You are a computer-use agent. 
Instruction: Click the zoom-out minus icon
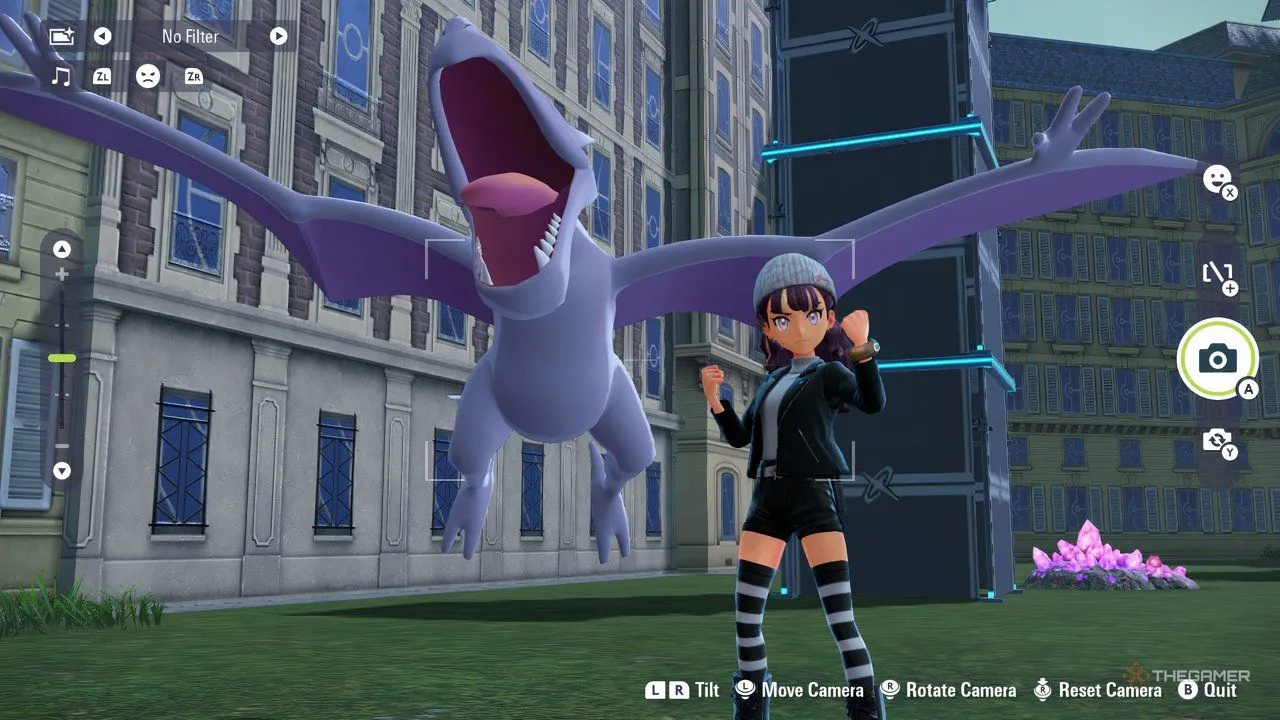[62, 448]
